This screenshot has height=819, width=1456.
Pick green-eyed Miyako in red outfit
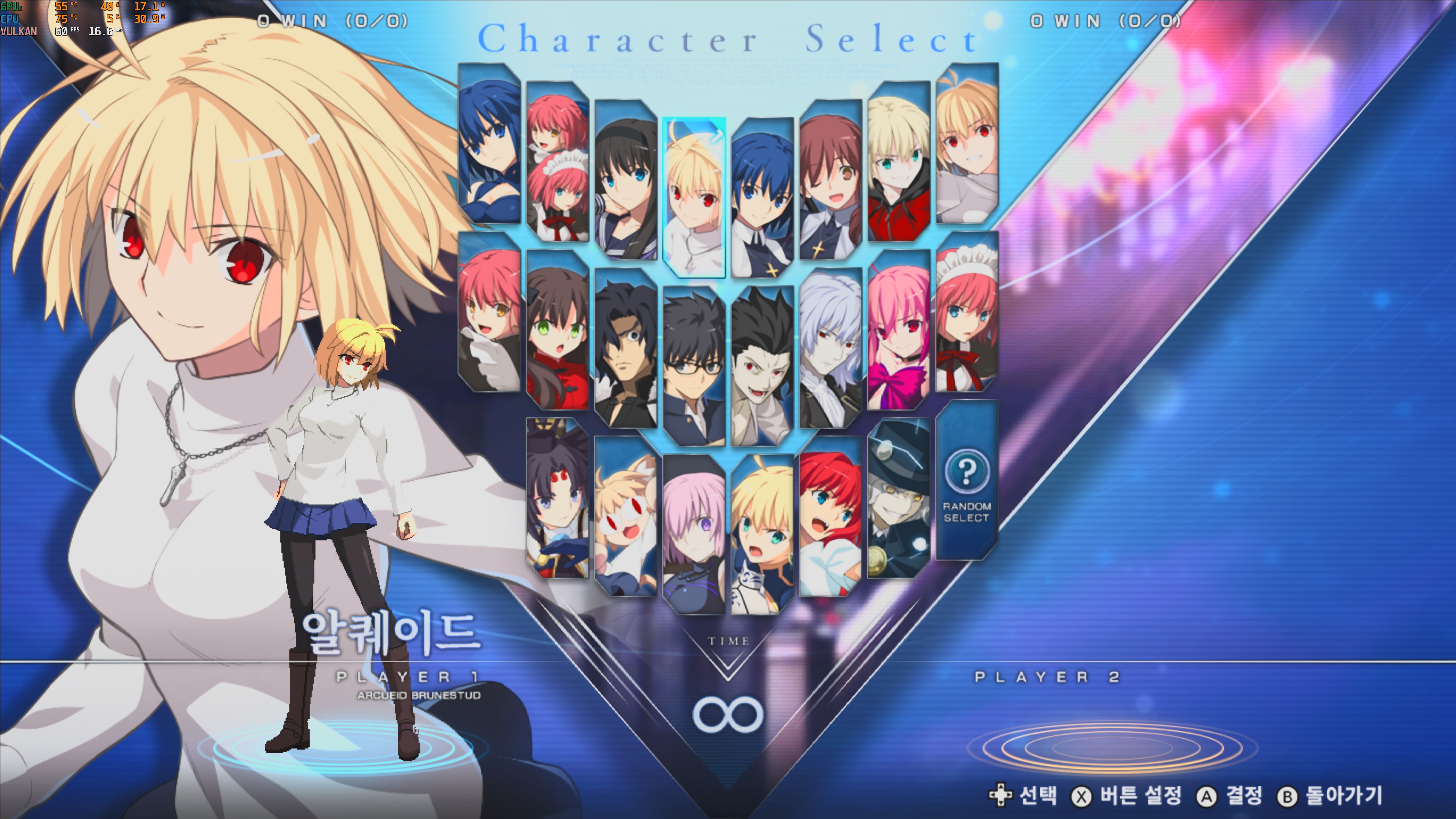pyautogui.click(x=558, y=330)
